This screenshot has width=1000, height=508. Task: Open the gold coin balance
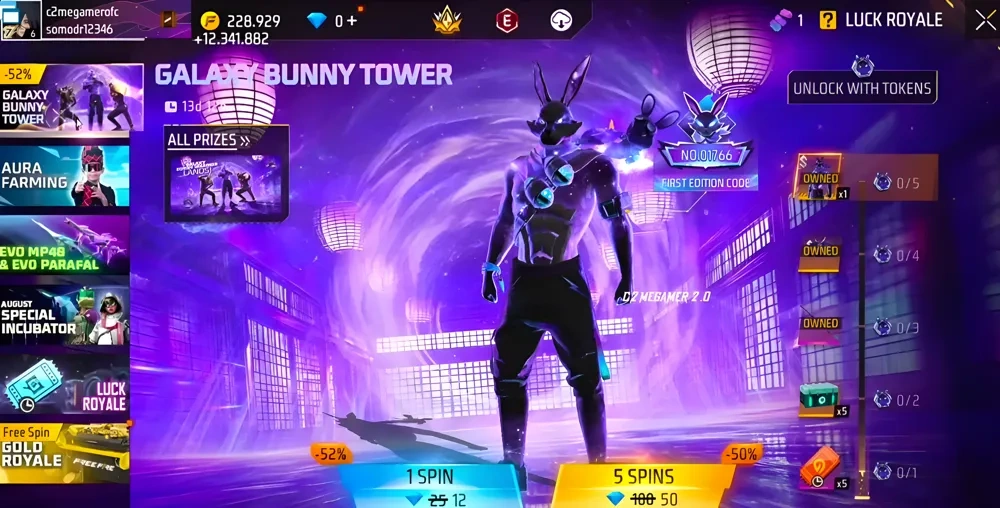pos(240,21)
